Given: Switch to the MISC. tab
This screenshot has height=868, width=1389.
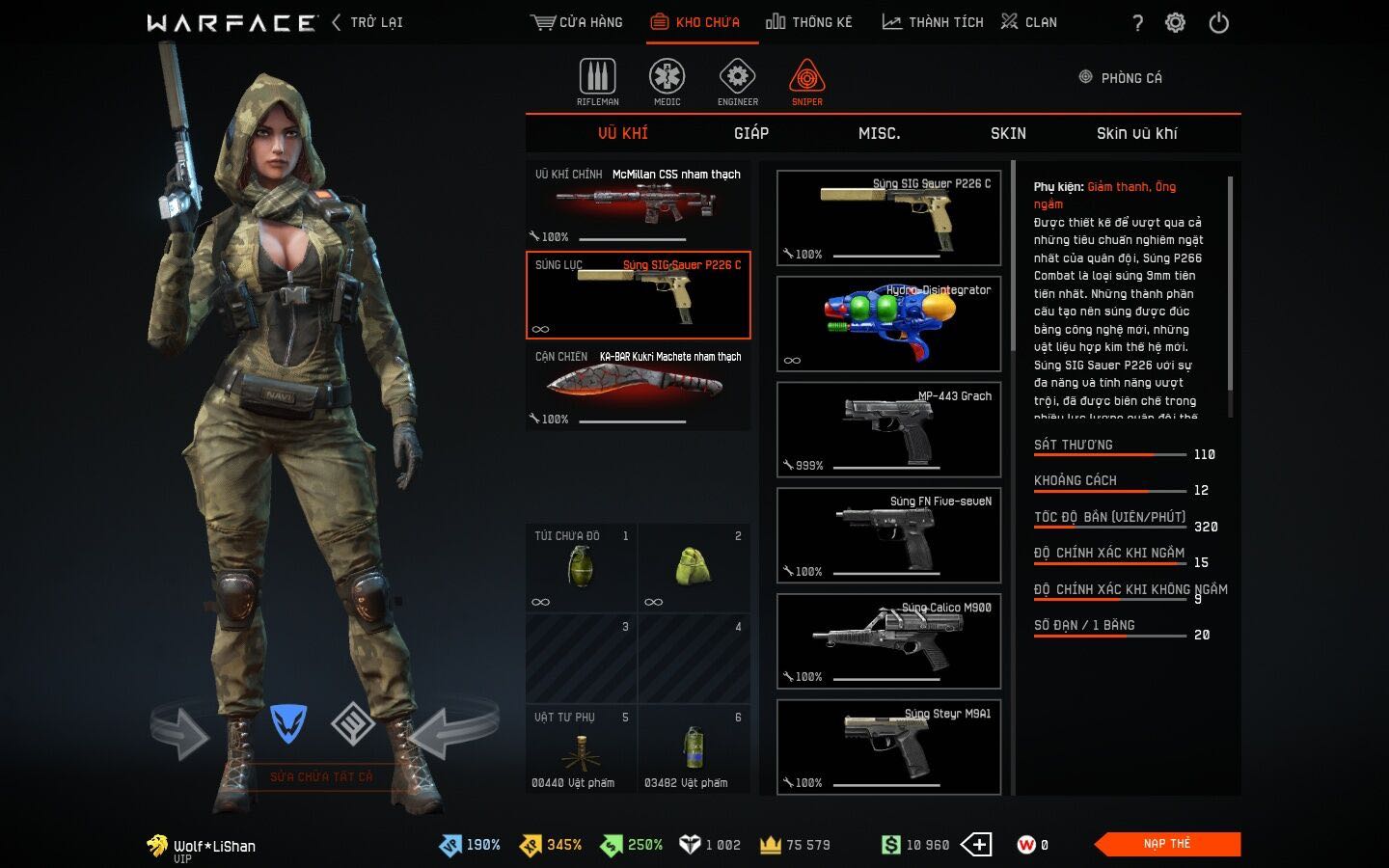Looking at the screenshot, I should [x=879, y=133].
